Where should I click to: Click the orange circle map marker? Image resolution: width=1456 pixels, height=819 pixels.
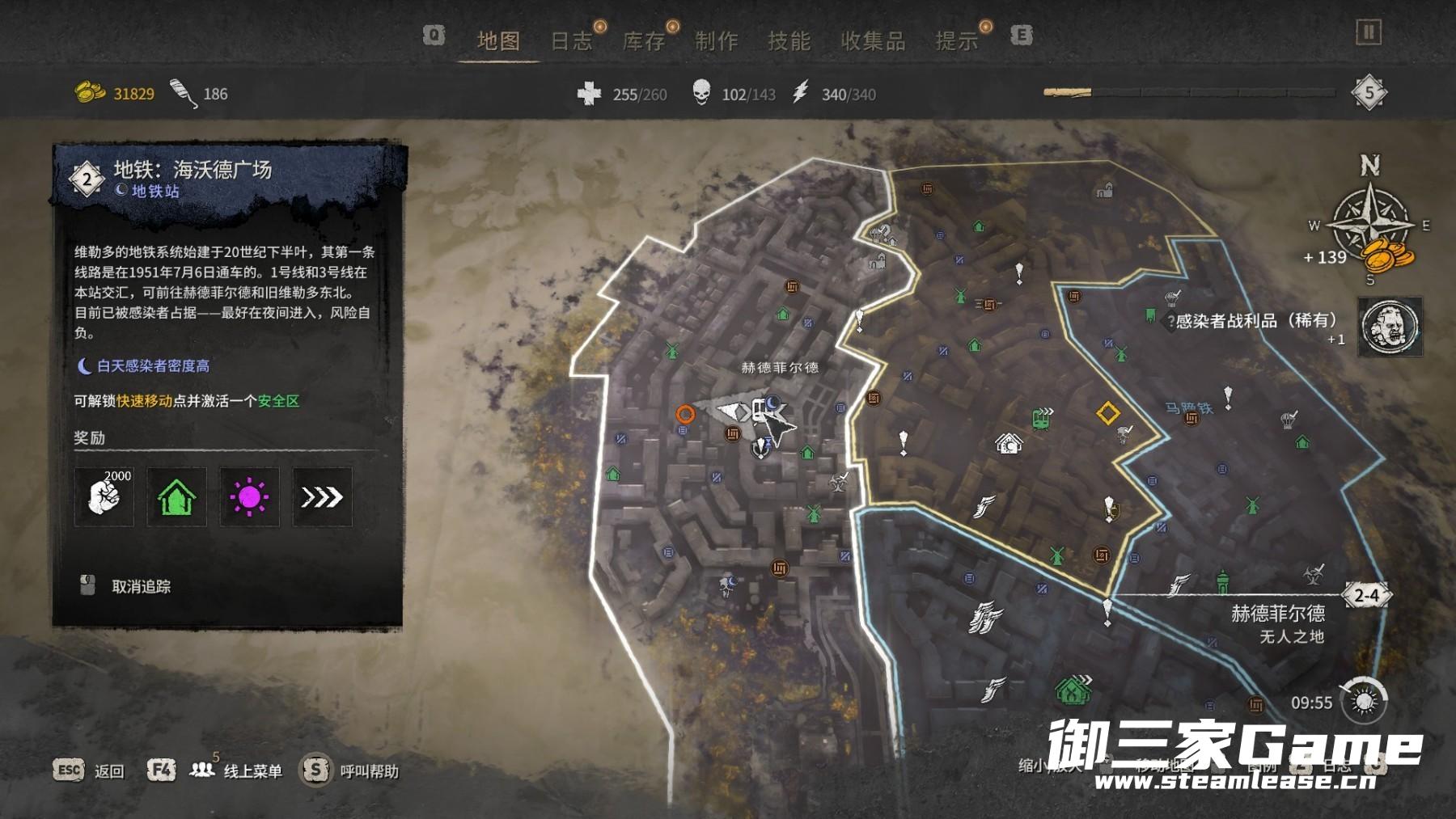pyautogui.click(x=685, y=415)
